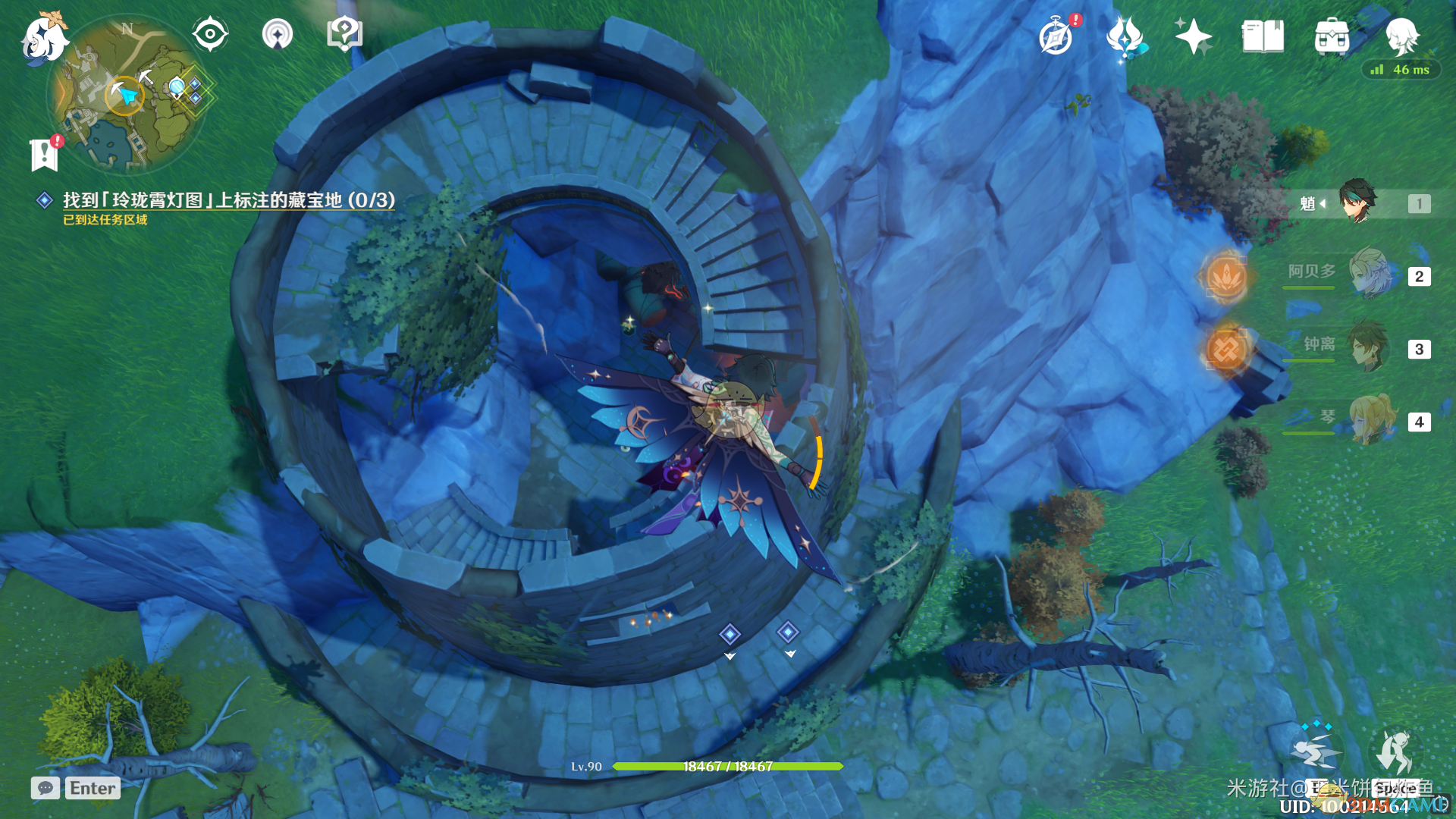Open the character screen head icon
The image size is (1456, 819).
pos(1401,36)
